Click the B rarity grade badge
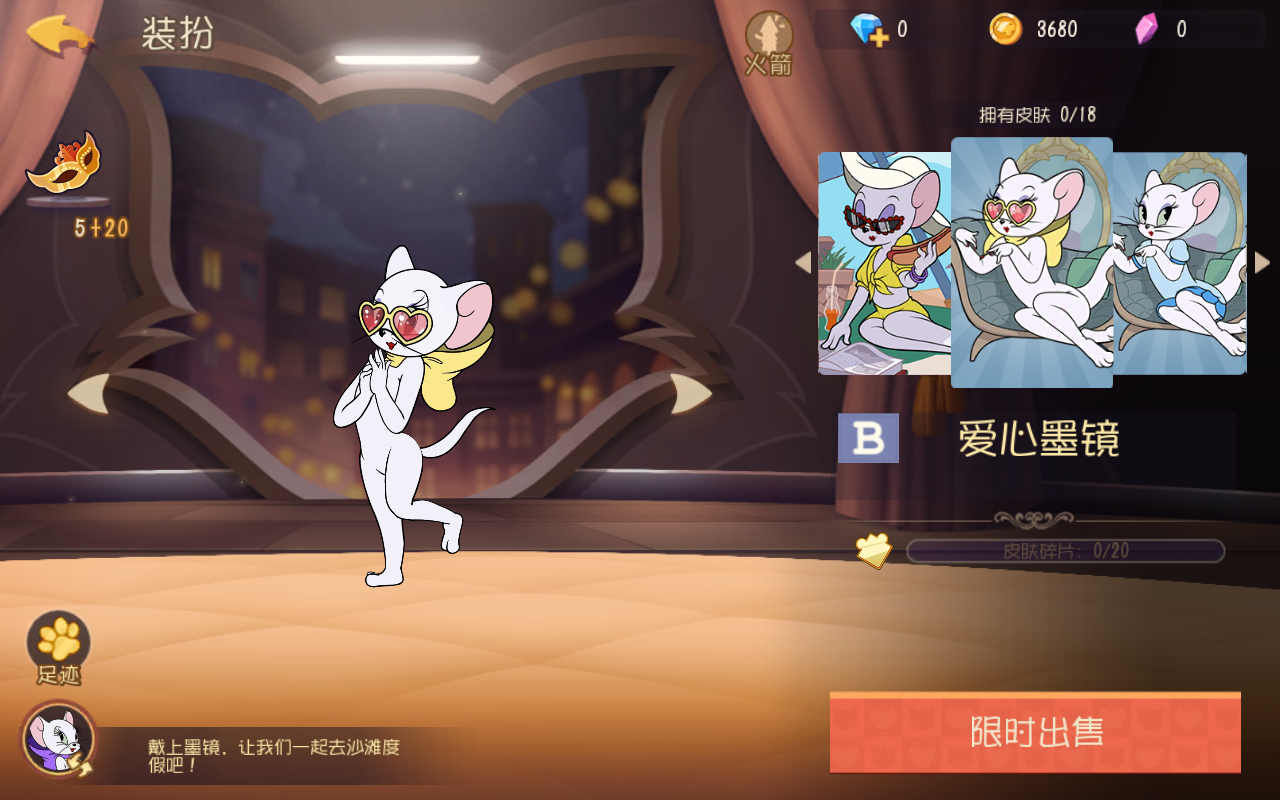The width and height of the screenshot is (1280, 800). click(x=868, y=438)
